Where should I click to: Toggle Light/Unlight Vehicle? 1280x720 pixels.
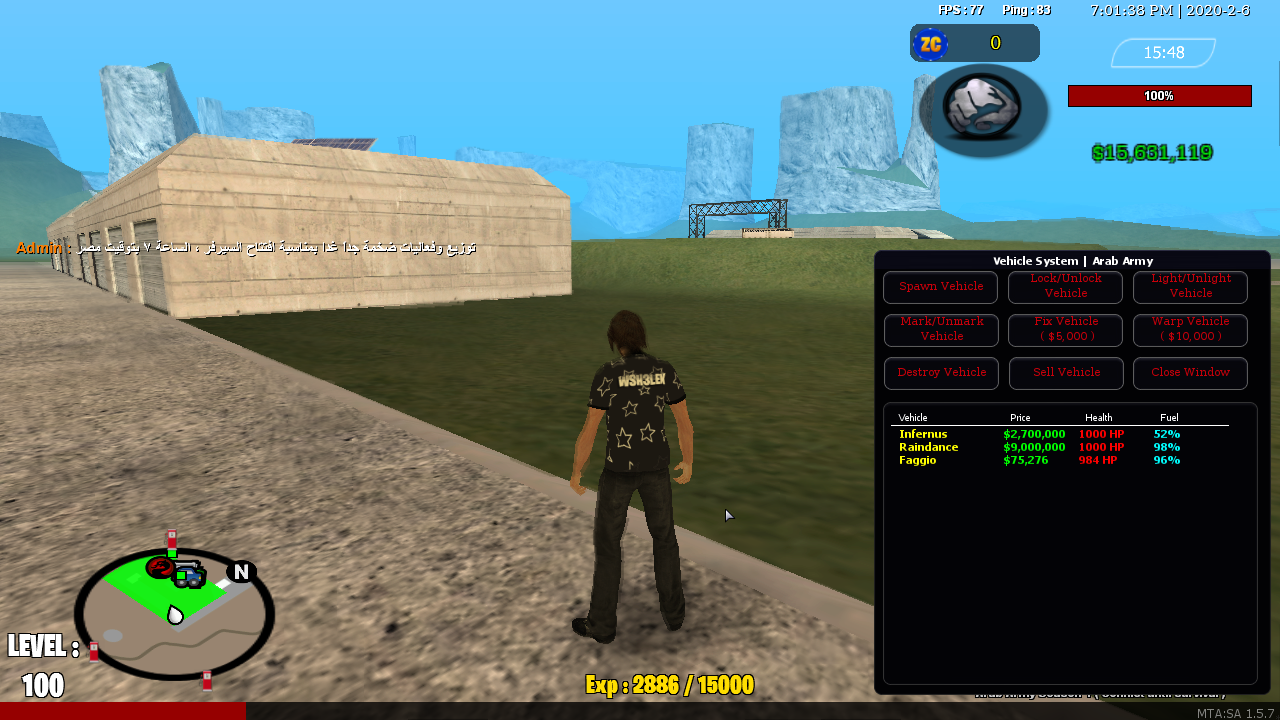(1190, 287)
